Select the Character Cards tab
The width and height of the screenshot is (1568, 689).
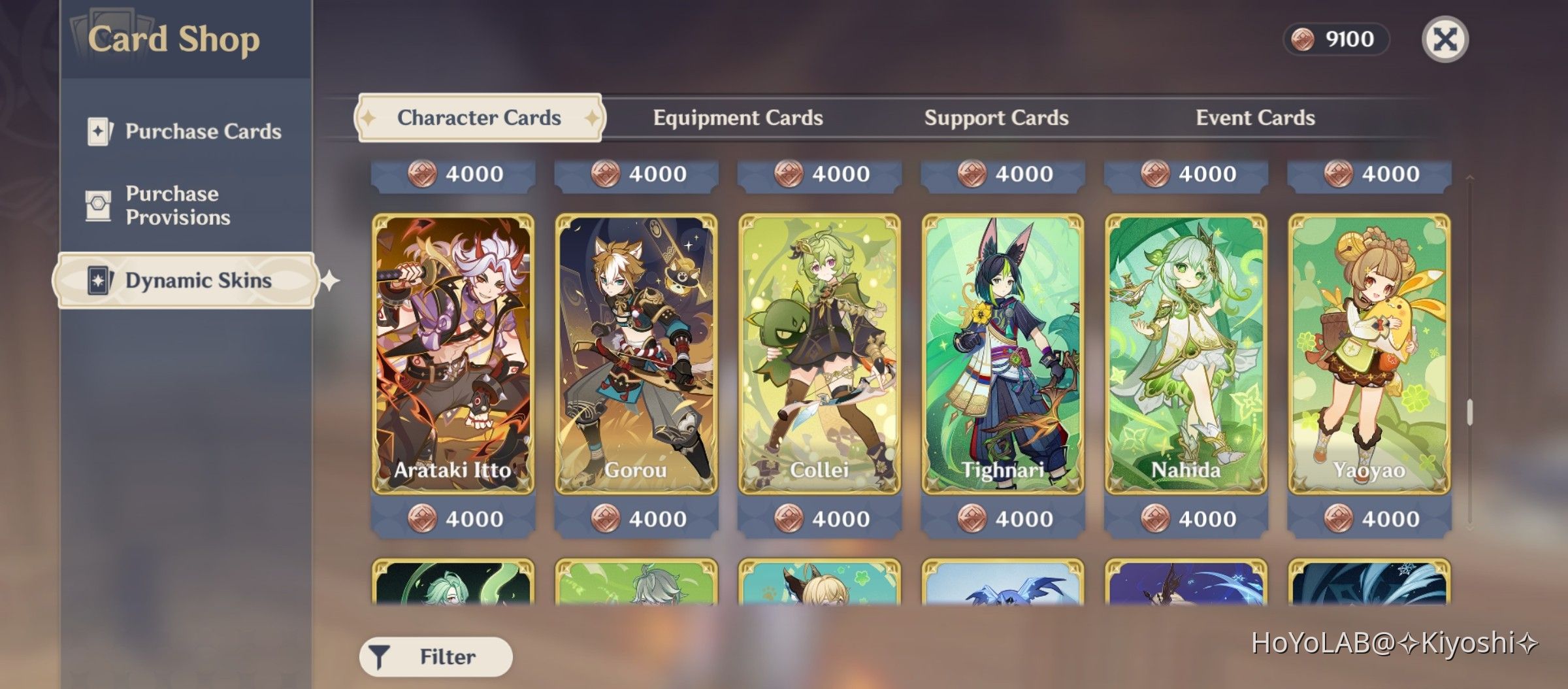[480, 118]
